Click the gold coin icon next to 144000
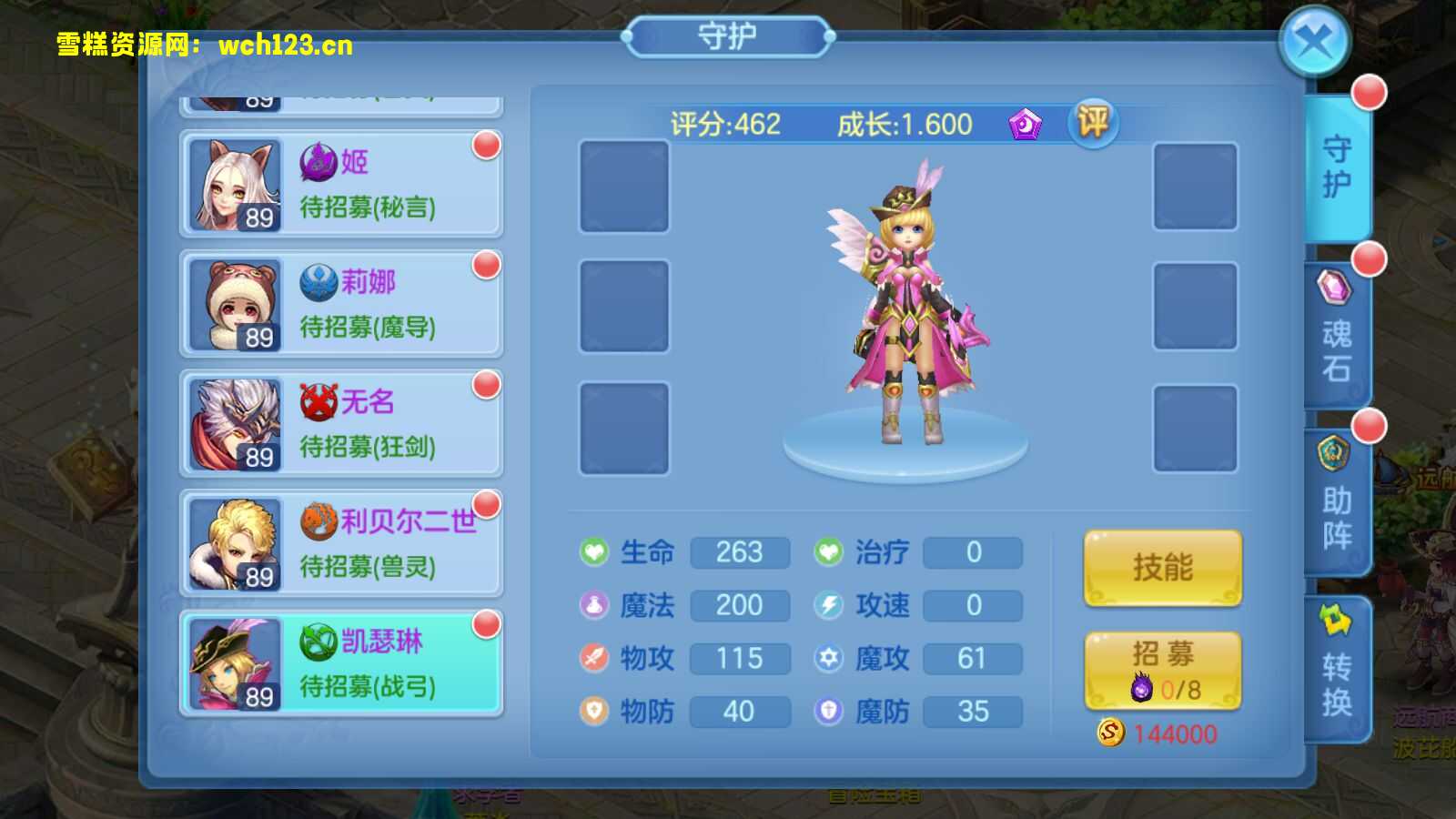The height and width of the screenshot is (819, 1456). tap(1108, 733)
